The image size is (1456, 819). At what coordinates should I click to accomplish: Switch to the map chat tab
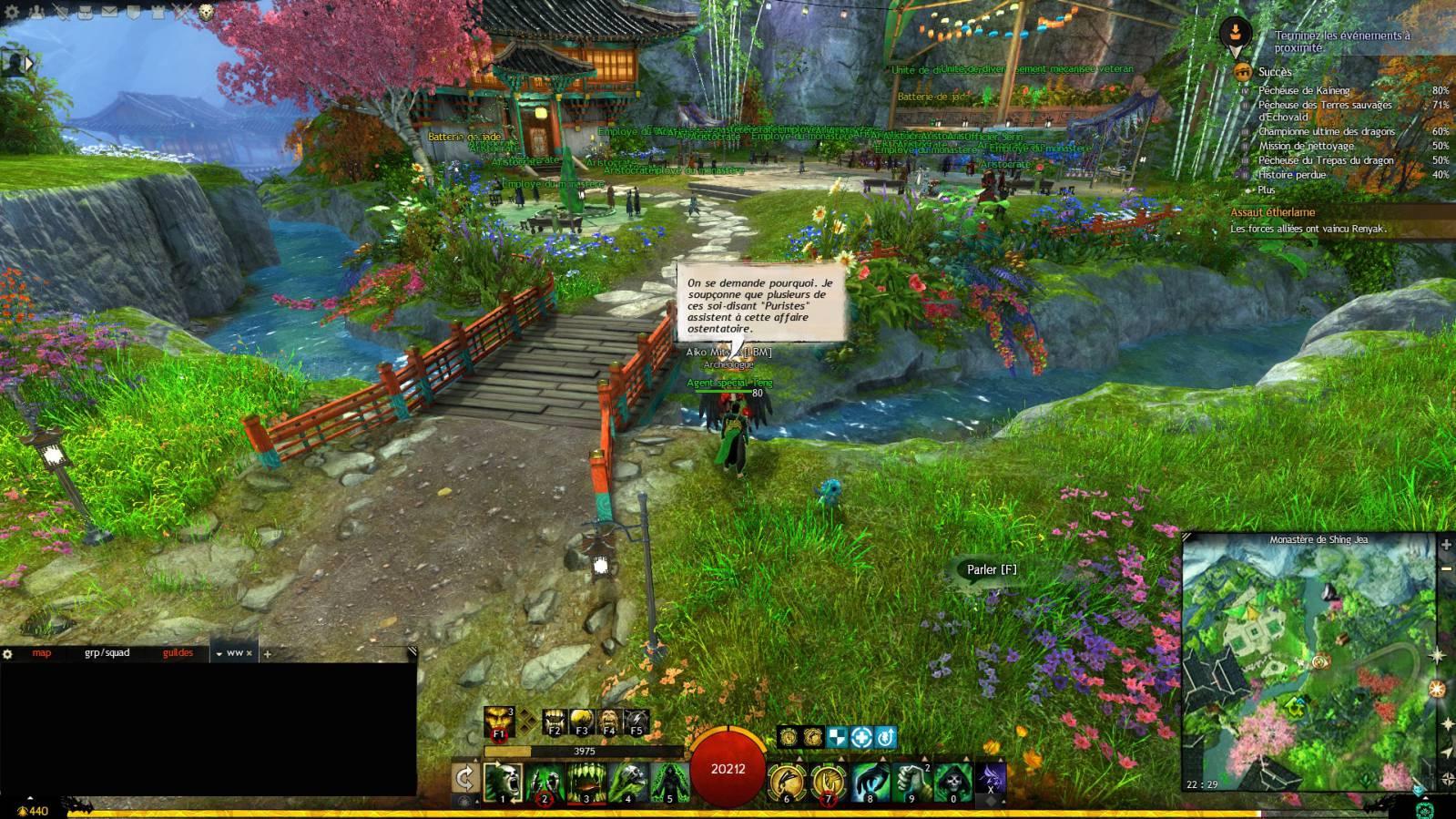tap(42, 653)
